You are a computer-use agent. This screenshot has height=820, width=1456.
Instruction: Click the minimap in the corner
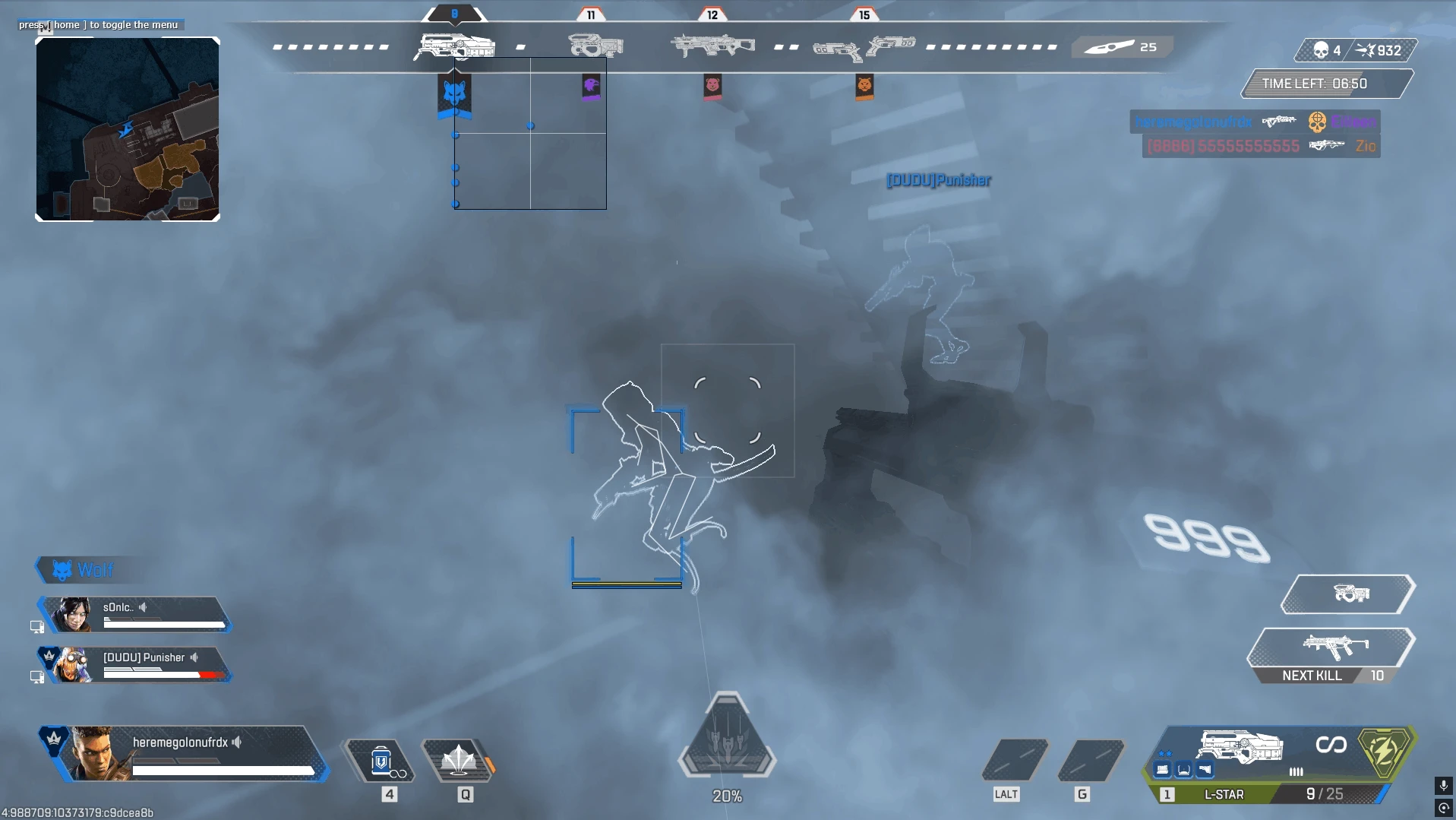click(x=128, y=129)
